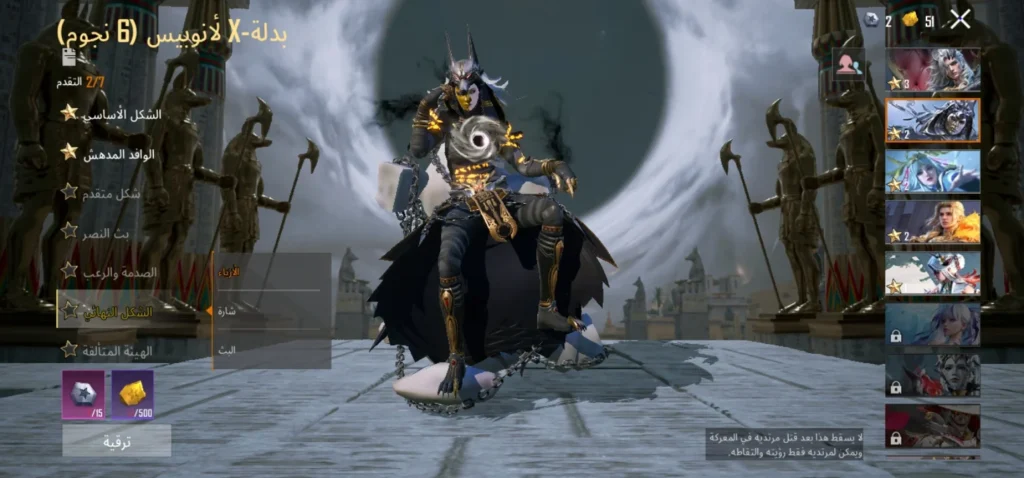Open the document icon beside the progress counter

tap(69, 58)
